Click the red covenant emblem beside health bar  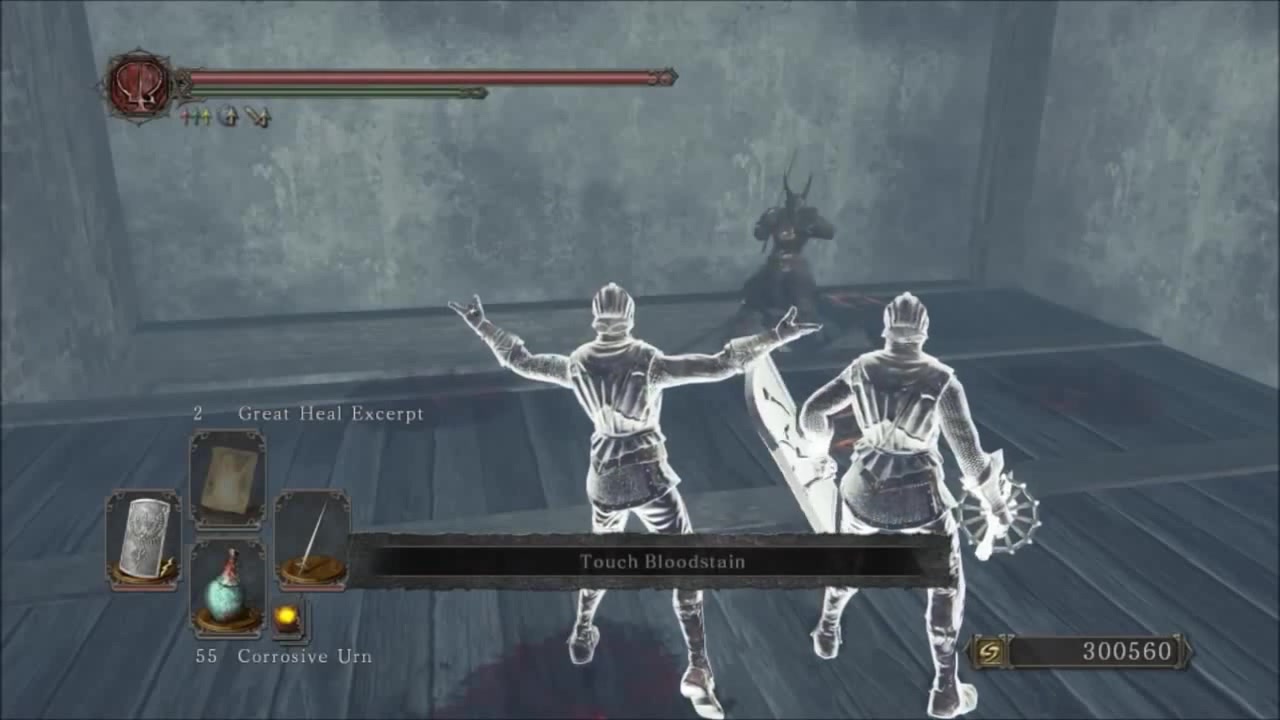coord(139,86)
